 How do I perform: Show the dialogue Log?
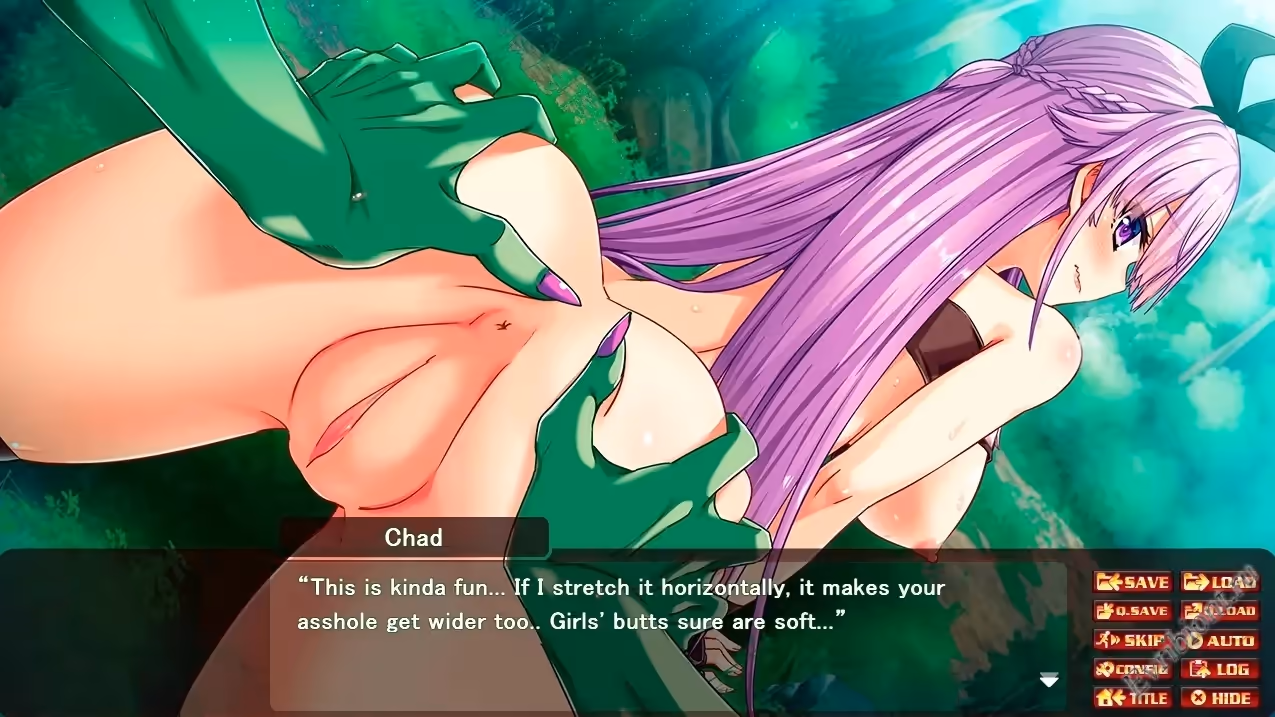[x=1218, y=669]
